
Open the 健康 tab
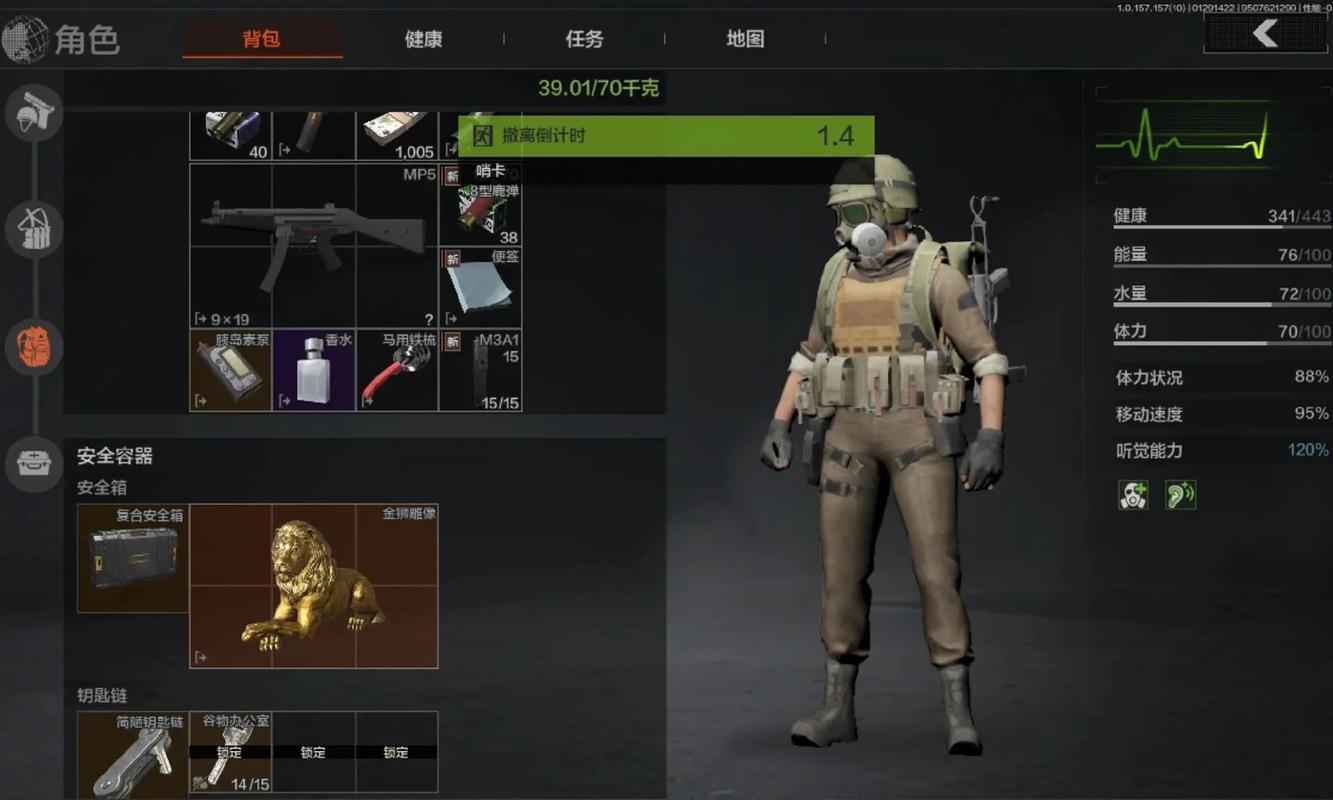tap(424, 40)
